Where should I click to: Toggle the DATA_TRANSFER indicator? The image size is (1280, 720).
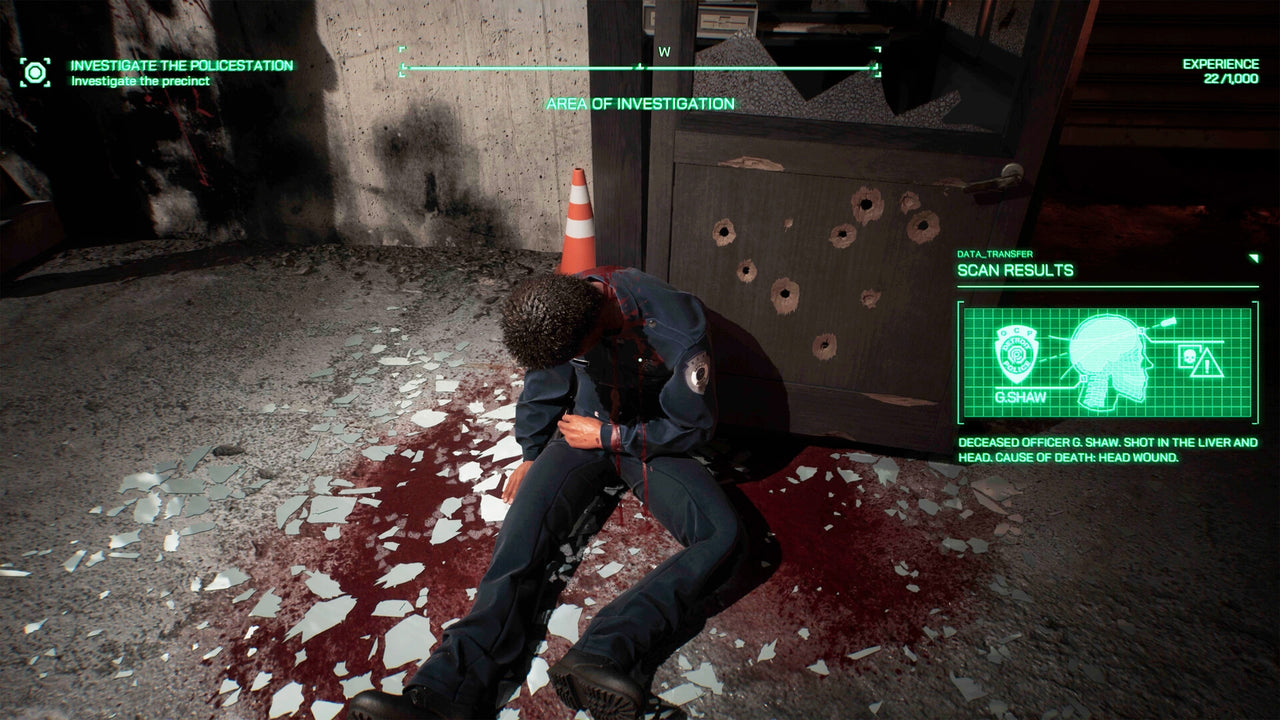tap(995, 254)
